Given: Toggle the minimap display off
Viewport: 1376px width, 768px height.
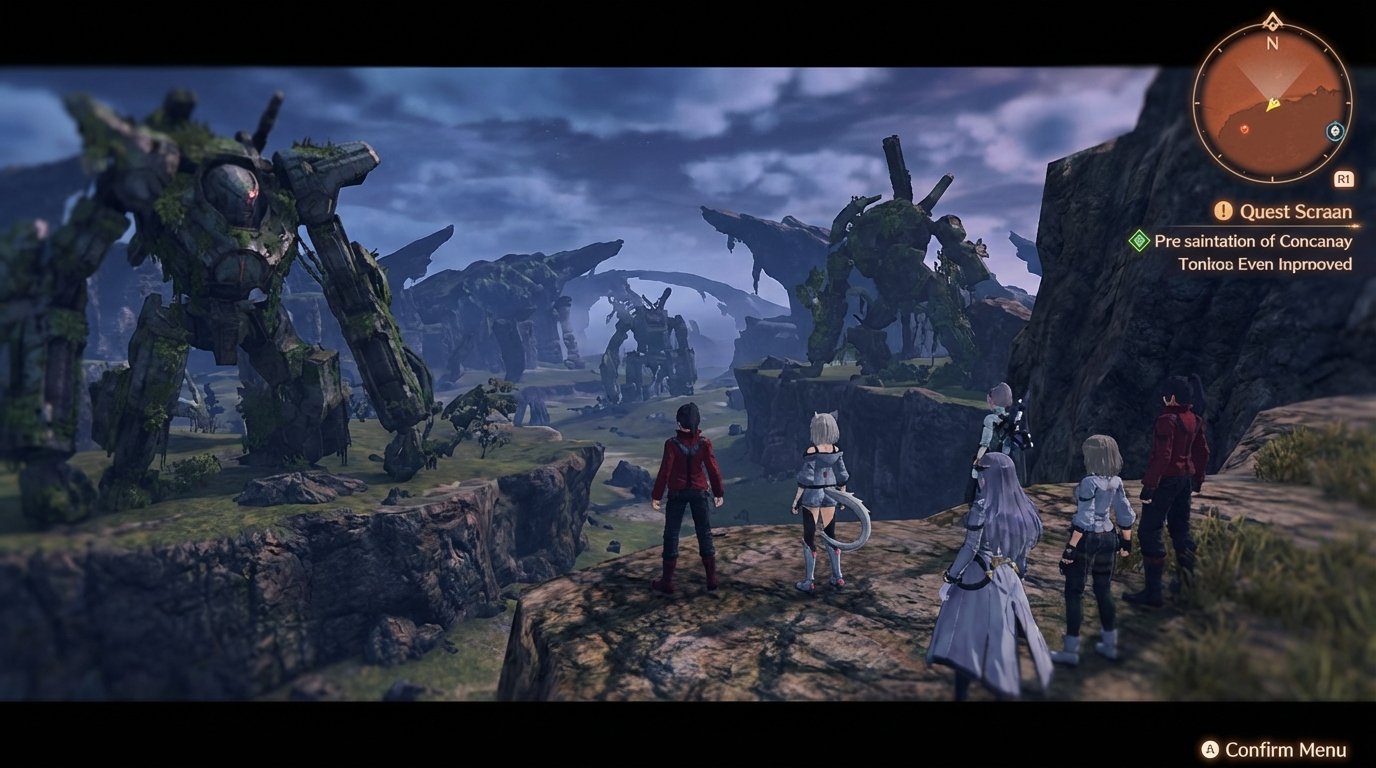Looking at the screenshot, I should (1343, 177).
